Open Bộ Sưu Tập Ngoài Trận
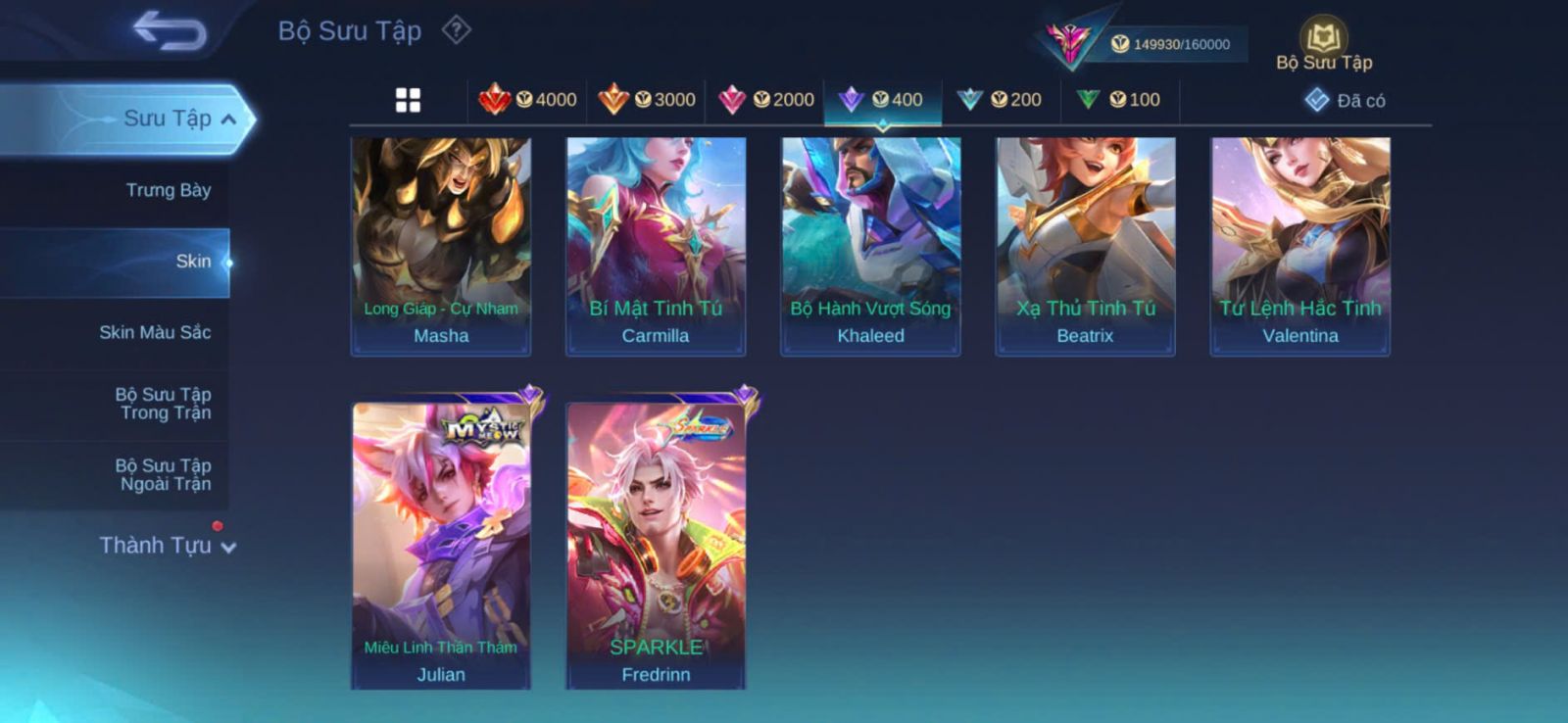This screenshot has width=1568, height=723. tap(163, 474)
